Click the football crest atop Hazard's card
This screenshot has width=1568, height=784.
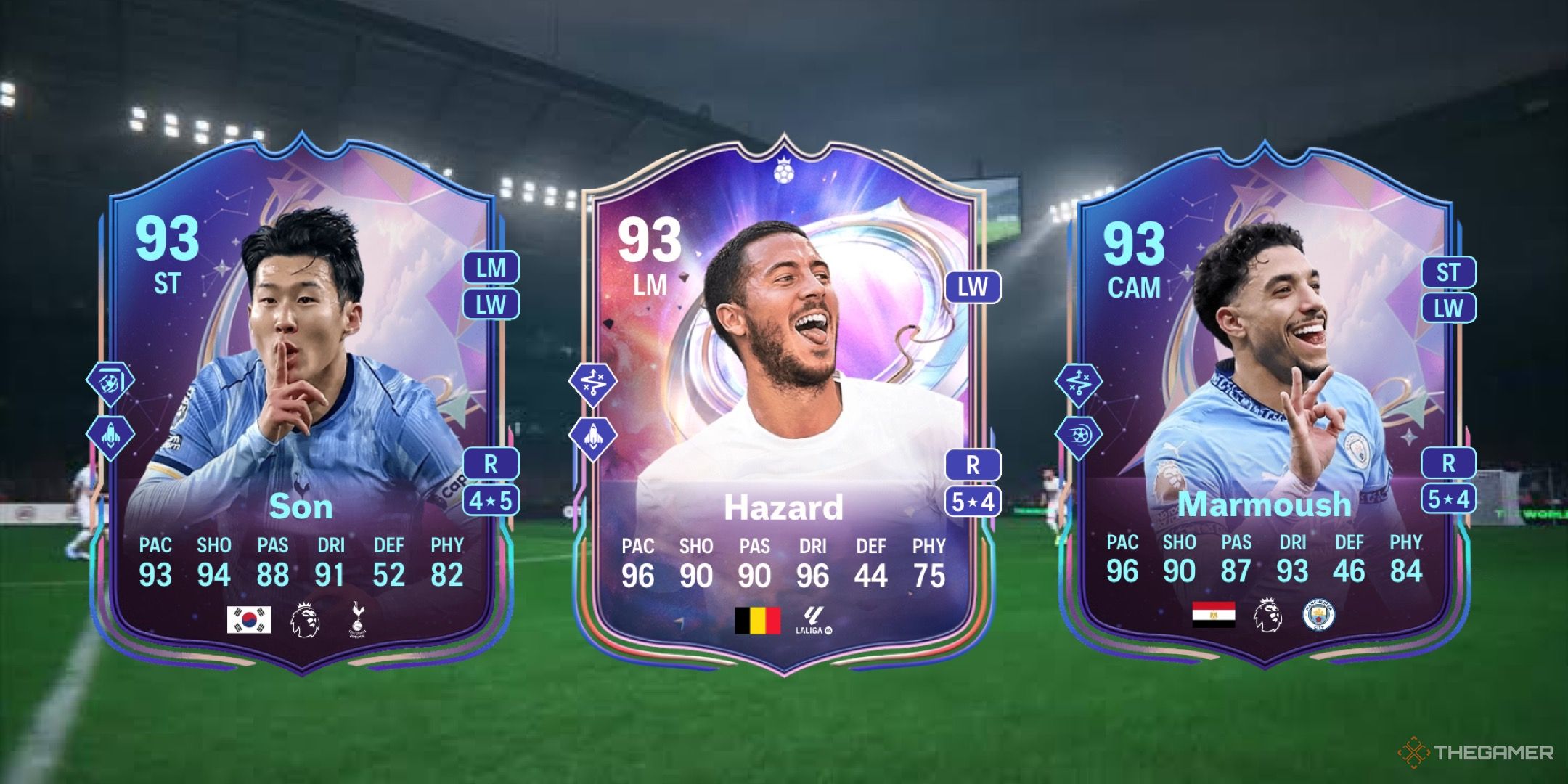[785, 173]
